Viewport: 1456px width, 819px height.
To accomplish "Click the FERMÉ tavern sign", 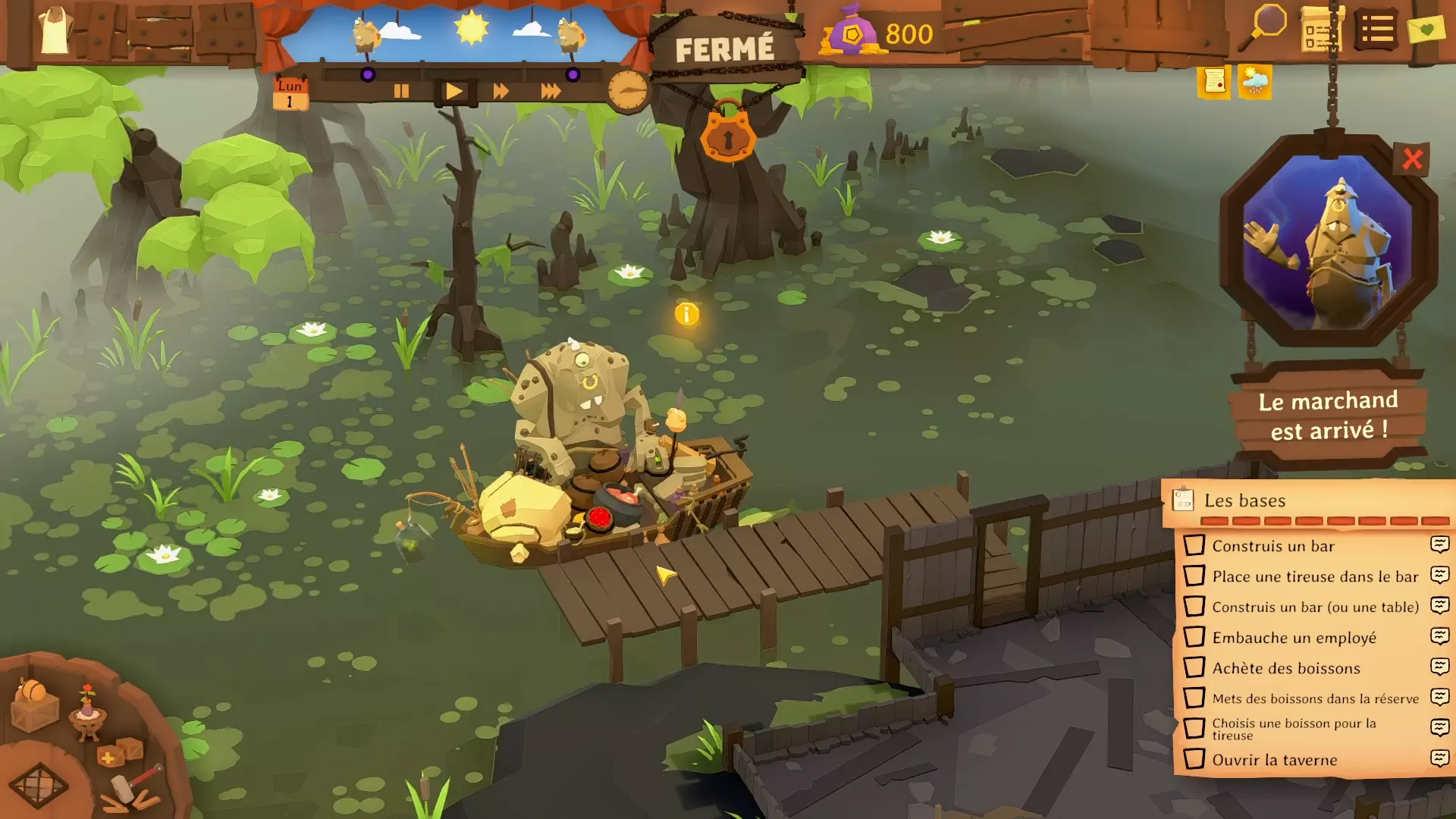I will (724, 50).
